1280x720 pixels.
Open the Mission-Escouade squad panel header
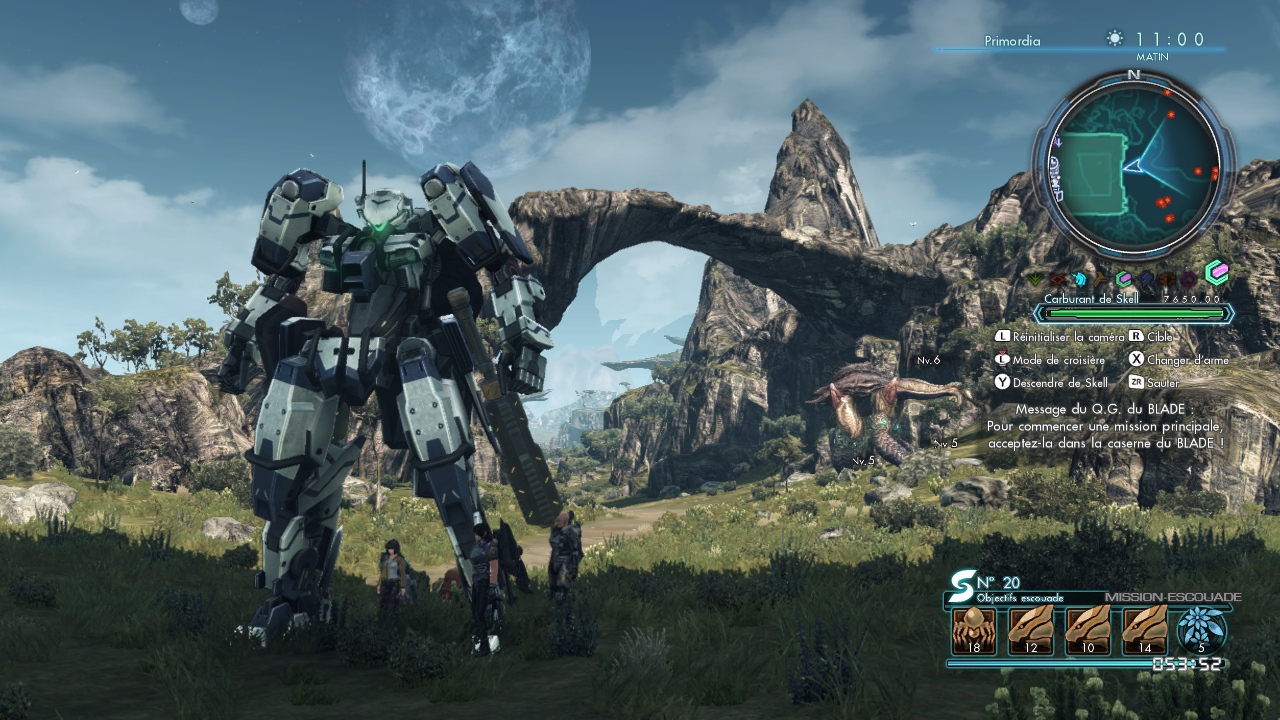(1172, 597)
